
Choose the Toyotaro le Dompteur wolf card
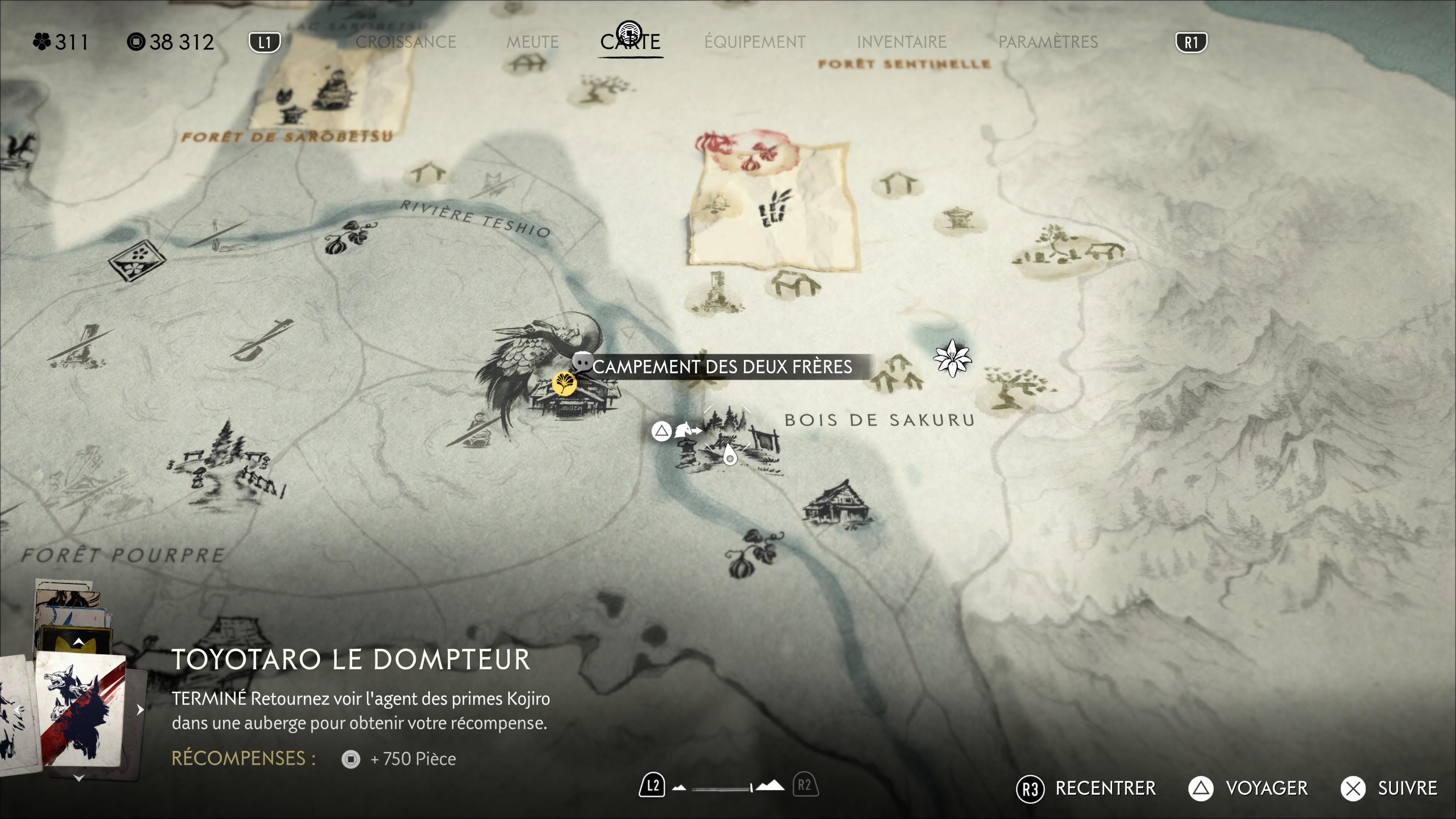pyautogui.click(x=81, y=709)
